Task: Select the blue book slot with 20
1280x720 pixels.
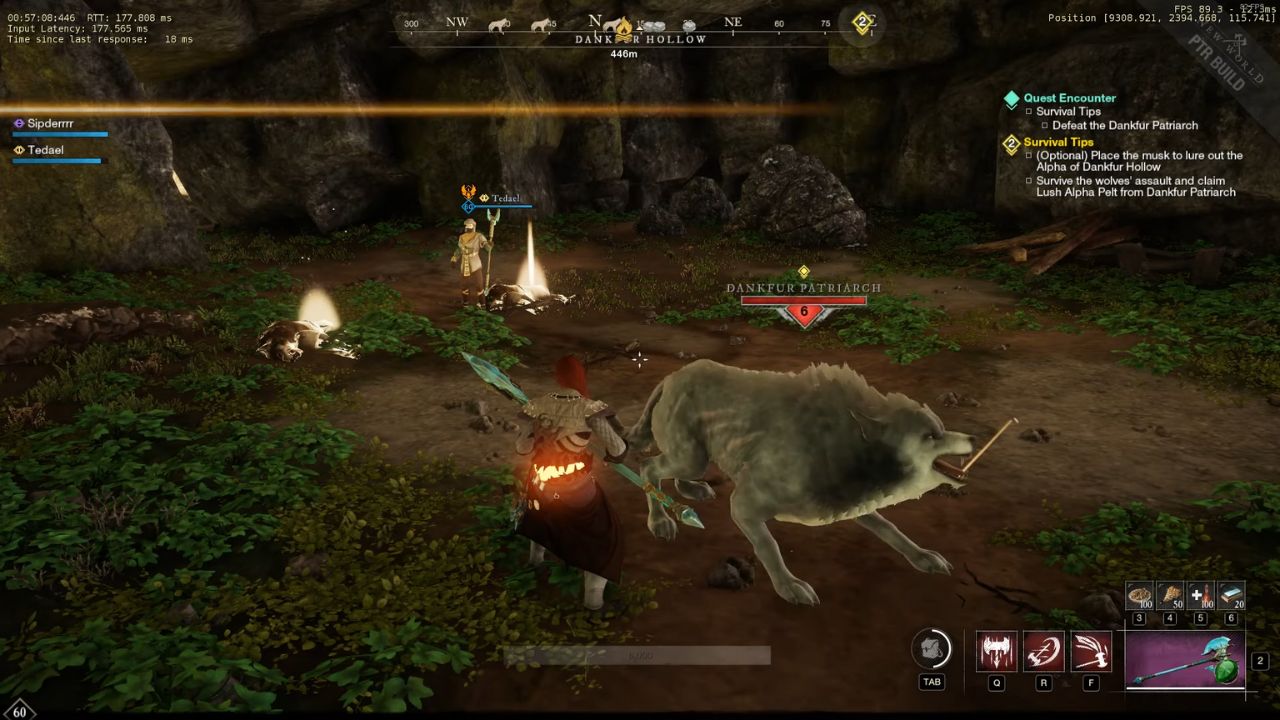Action: point(1231,596)
